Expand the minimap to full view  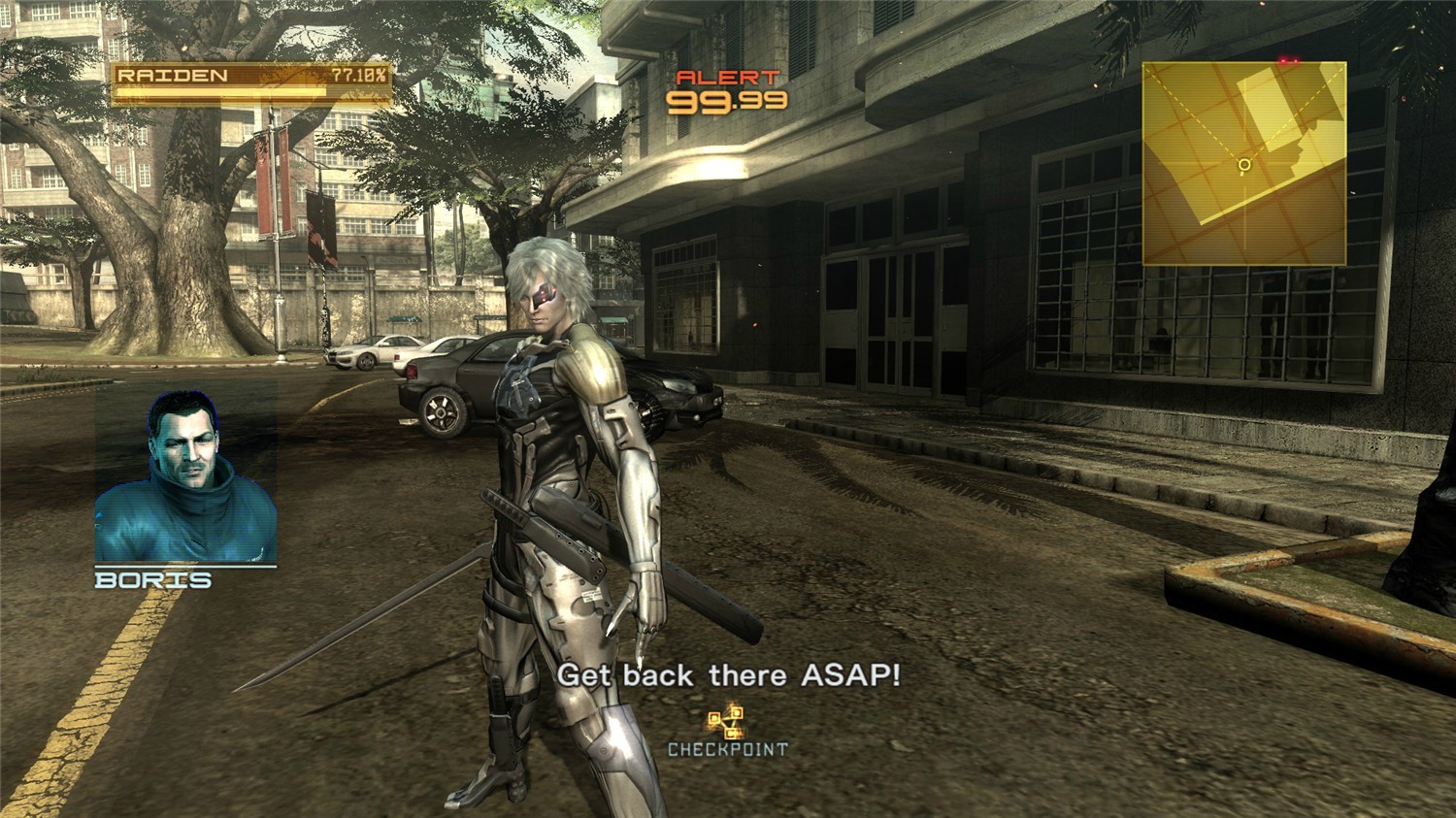click(x=1245, y=162)
